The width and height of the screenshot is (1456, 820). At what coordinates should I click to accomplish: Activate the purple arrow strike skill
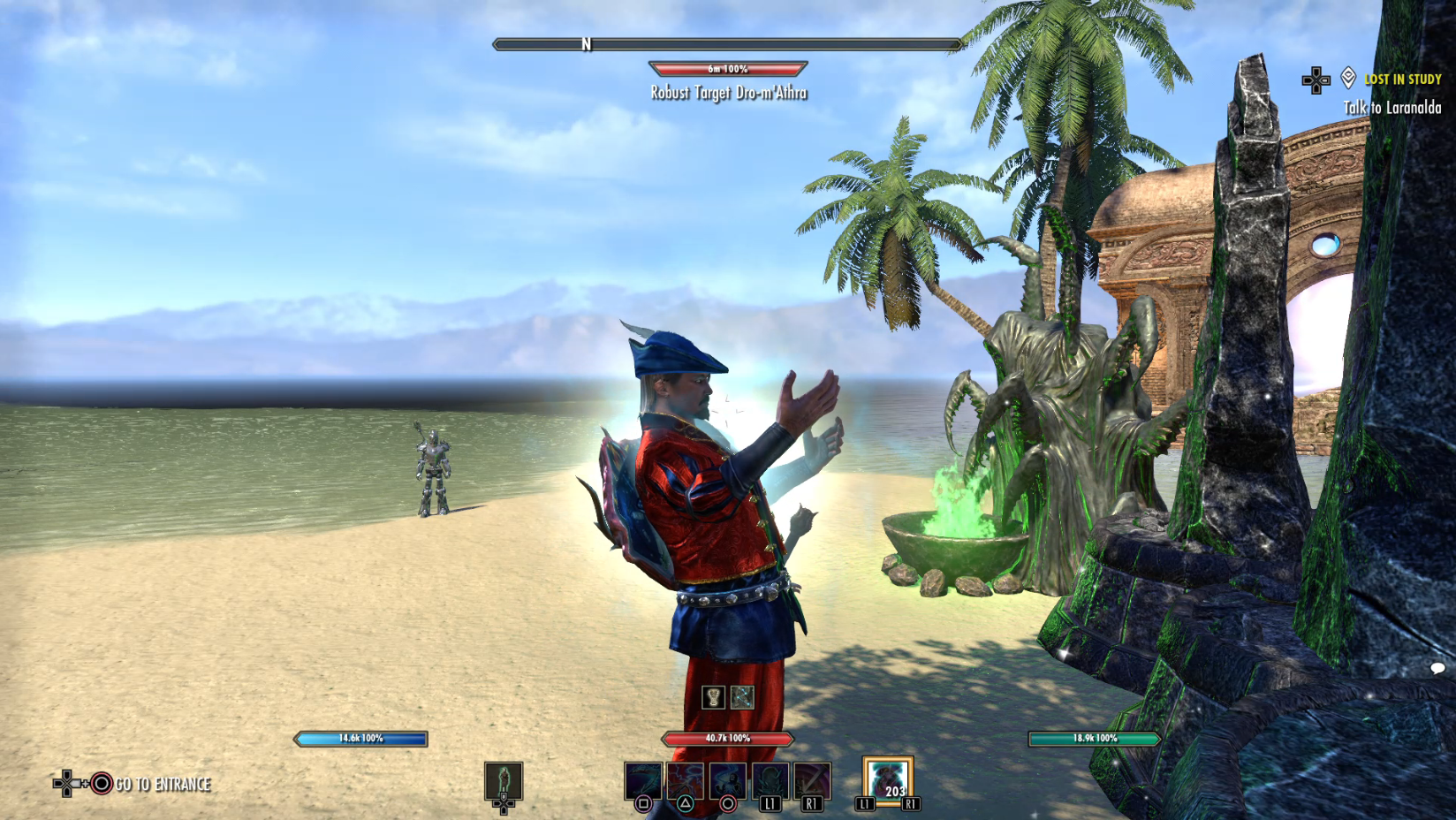click(812, 781)
